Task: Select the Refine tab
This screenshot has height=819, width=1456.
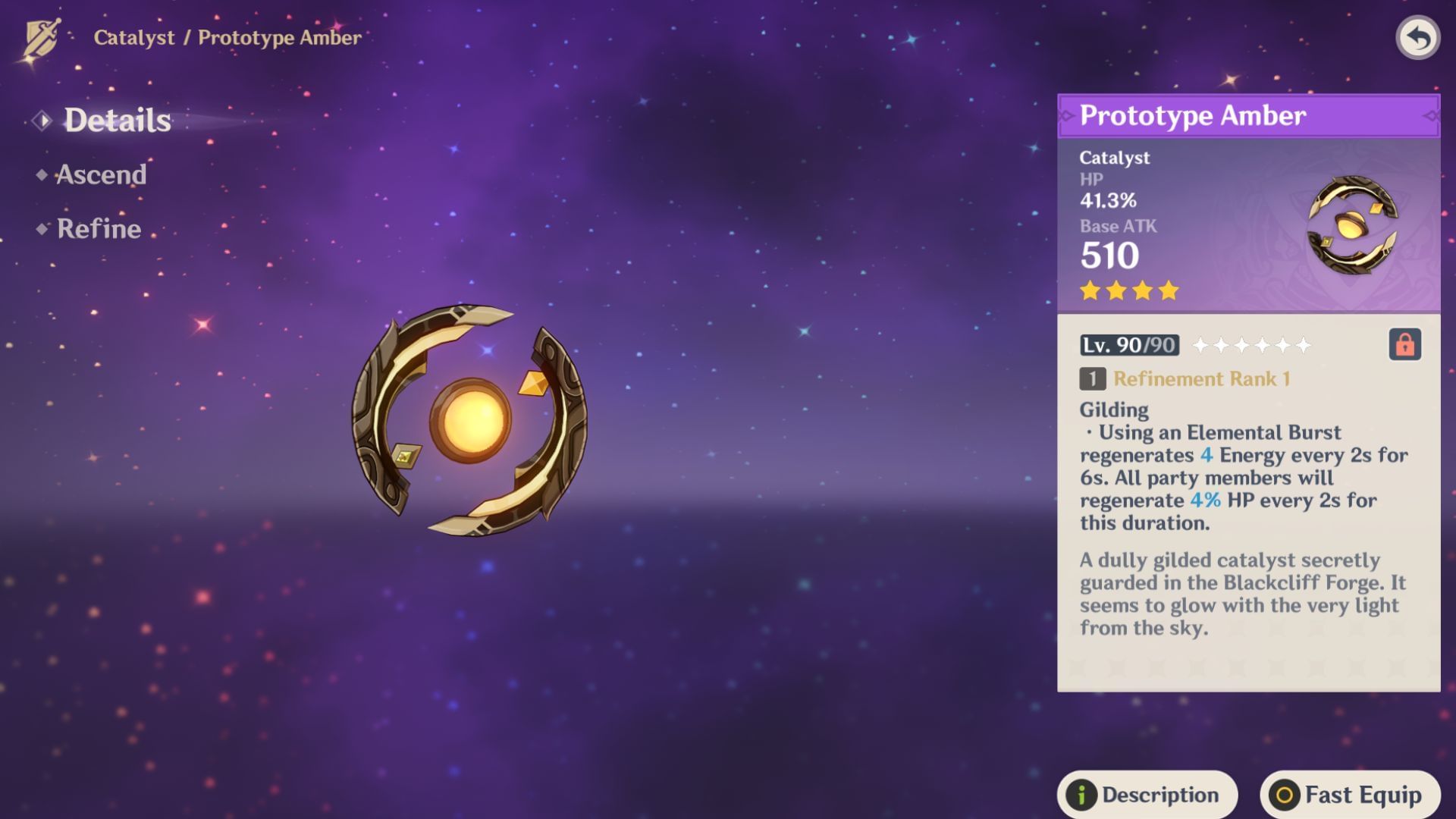Action: click(99, 229)
